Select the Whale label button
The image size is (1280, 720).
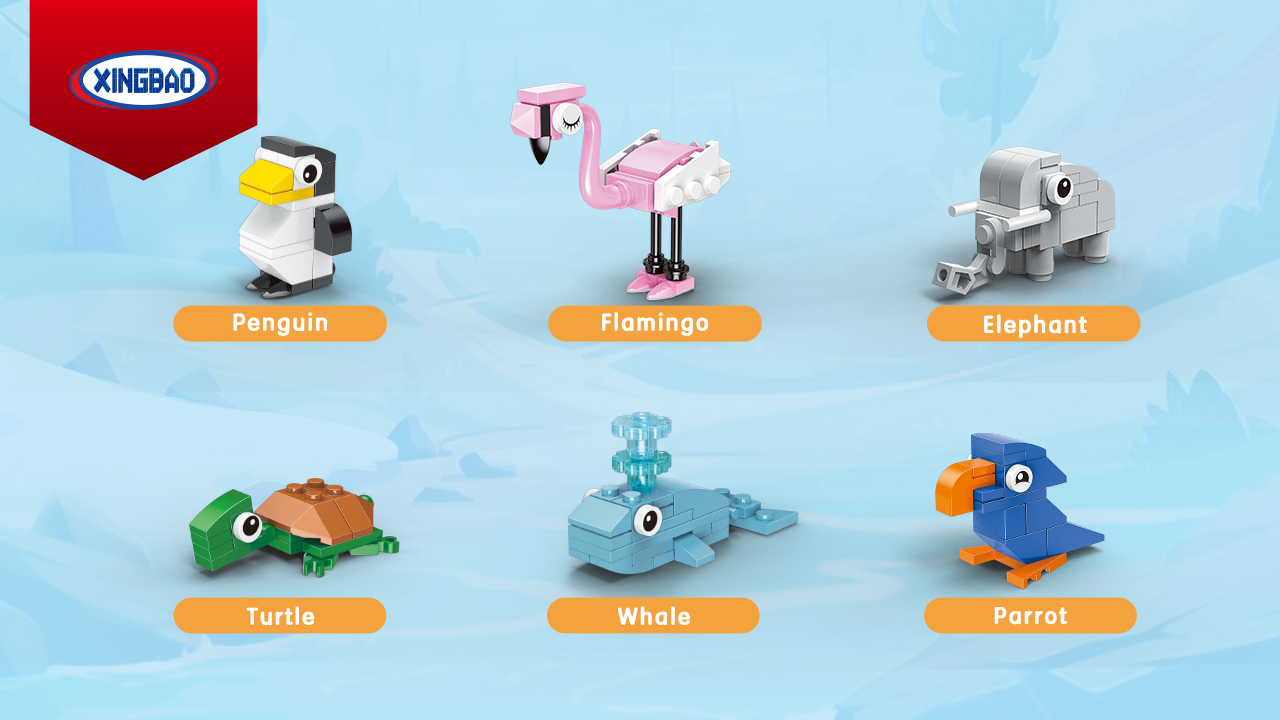653,616
